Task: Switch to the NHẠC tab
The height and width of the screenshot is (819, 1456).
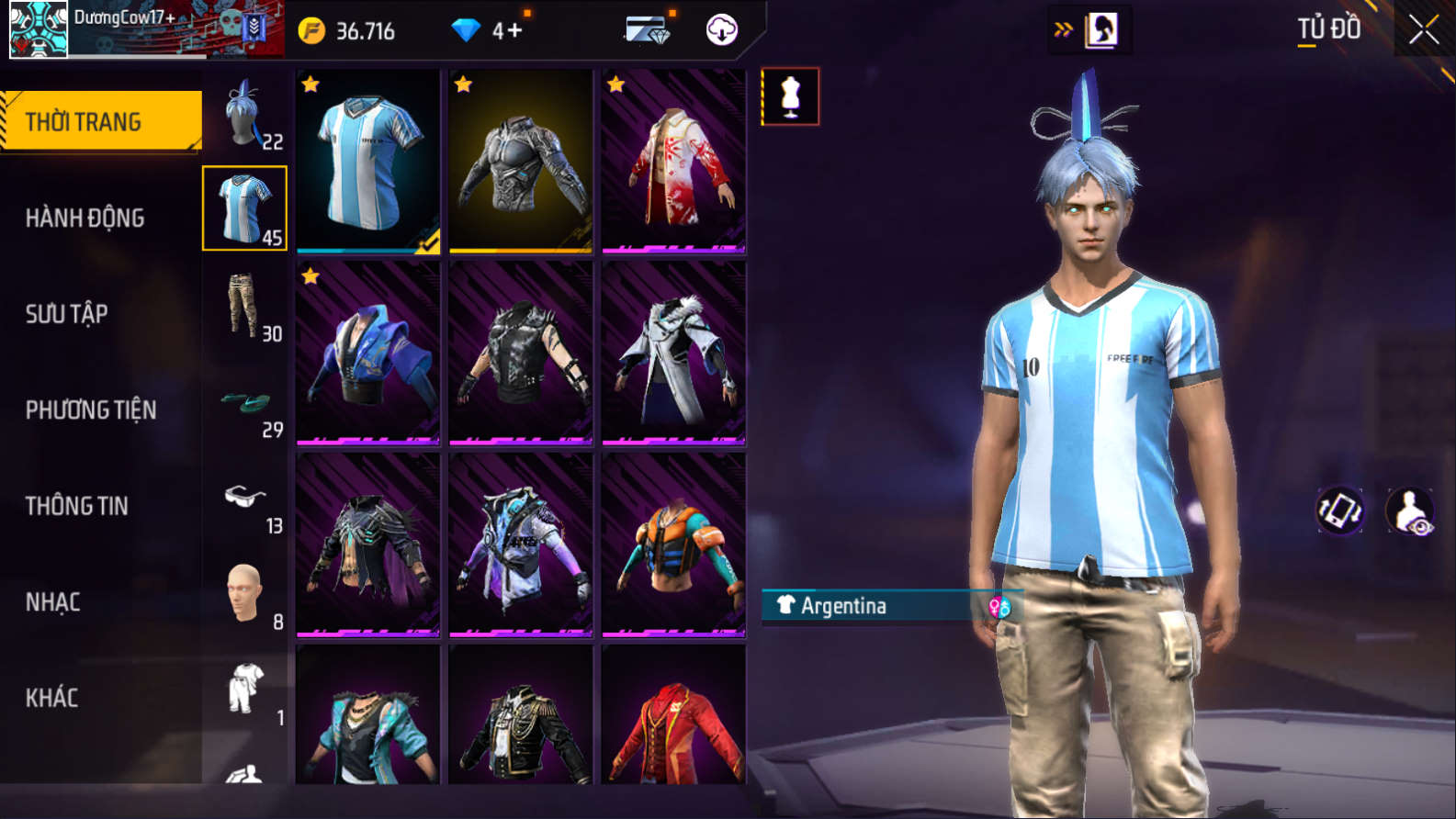Action: pyautogui.click(x=52, y=602)
